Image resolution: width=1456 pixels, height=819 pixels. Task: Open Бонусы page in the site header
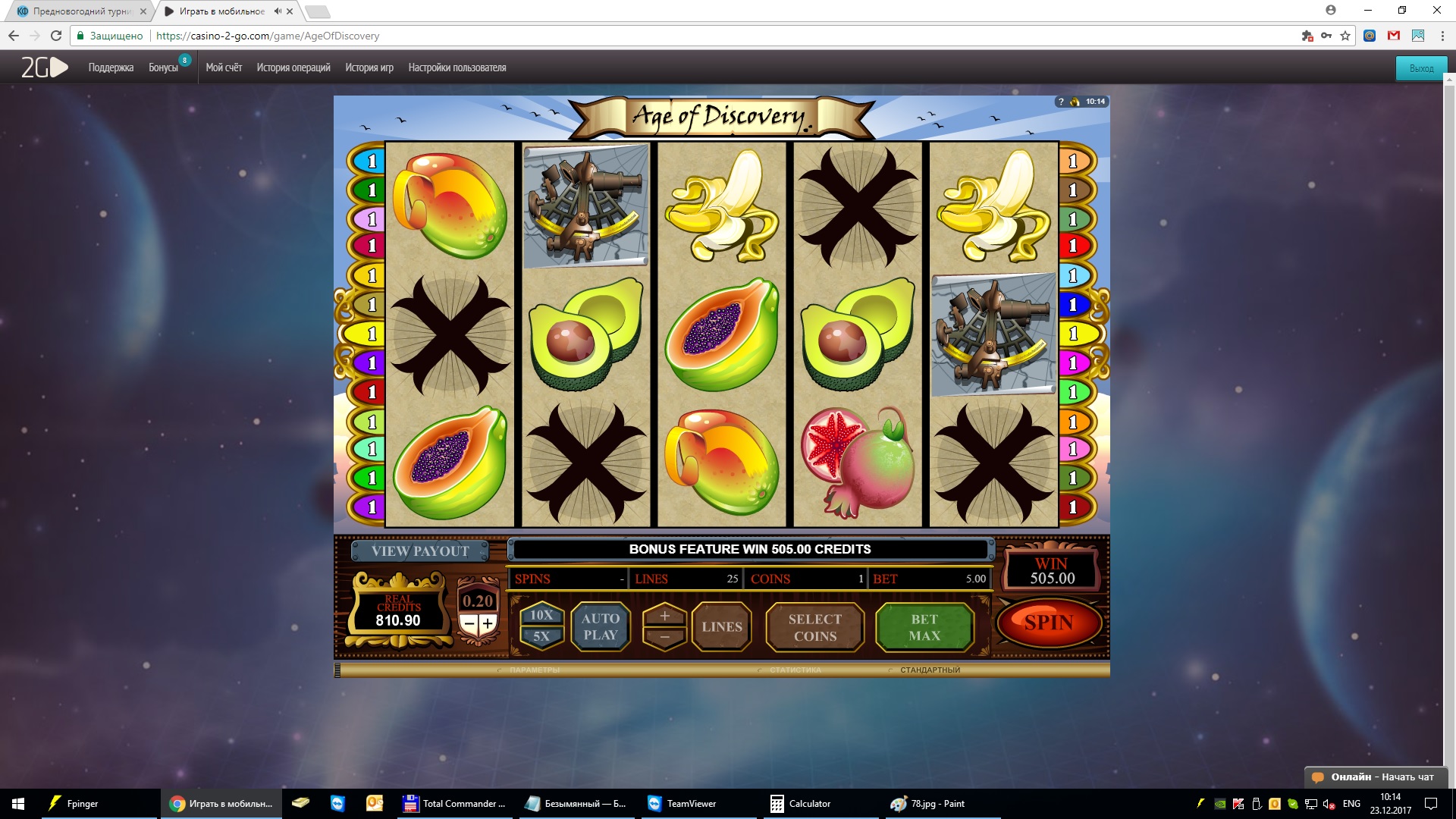pyautogui.click(x=163, y=67)
